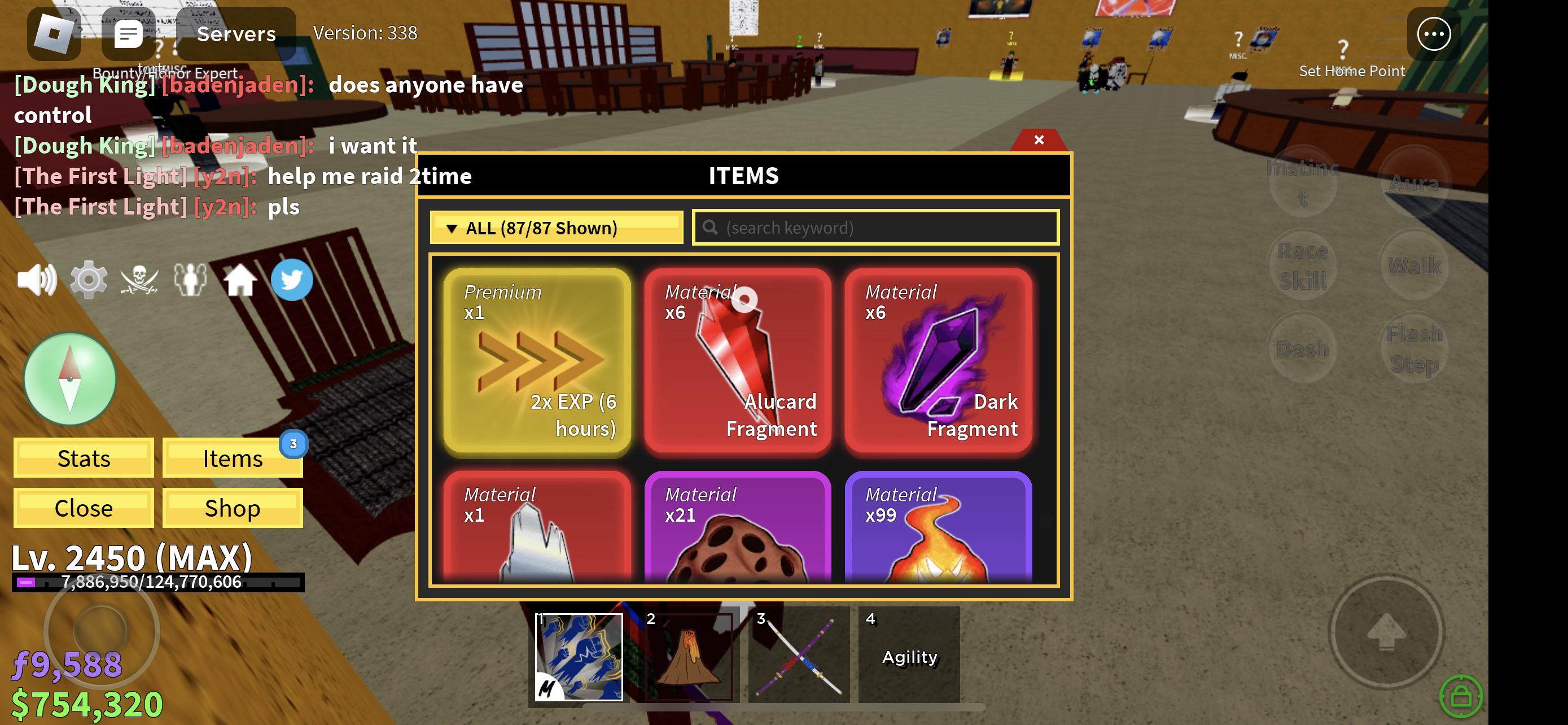Open the Twitter bird codes icon

(x=292, y=280)
